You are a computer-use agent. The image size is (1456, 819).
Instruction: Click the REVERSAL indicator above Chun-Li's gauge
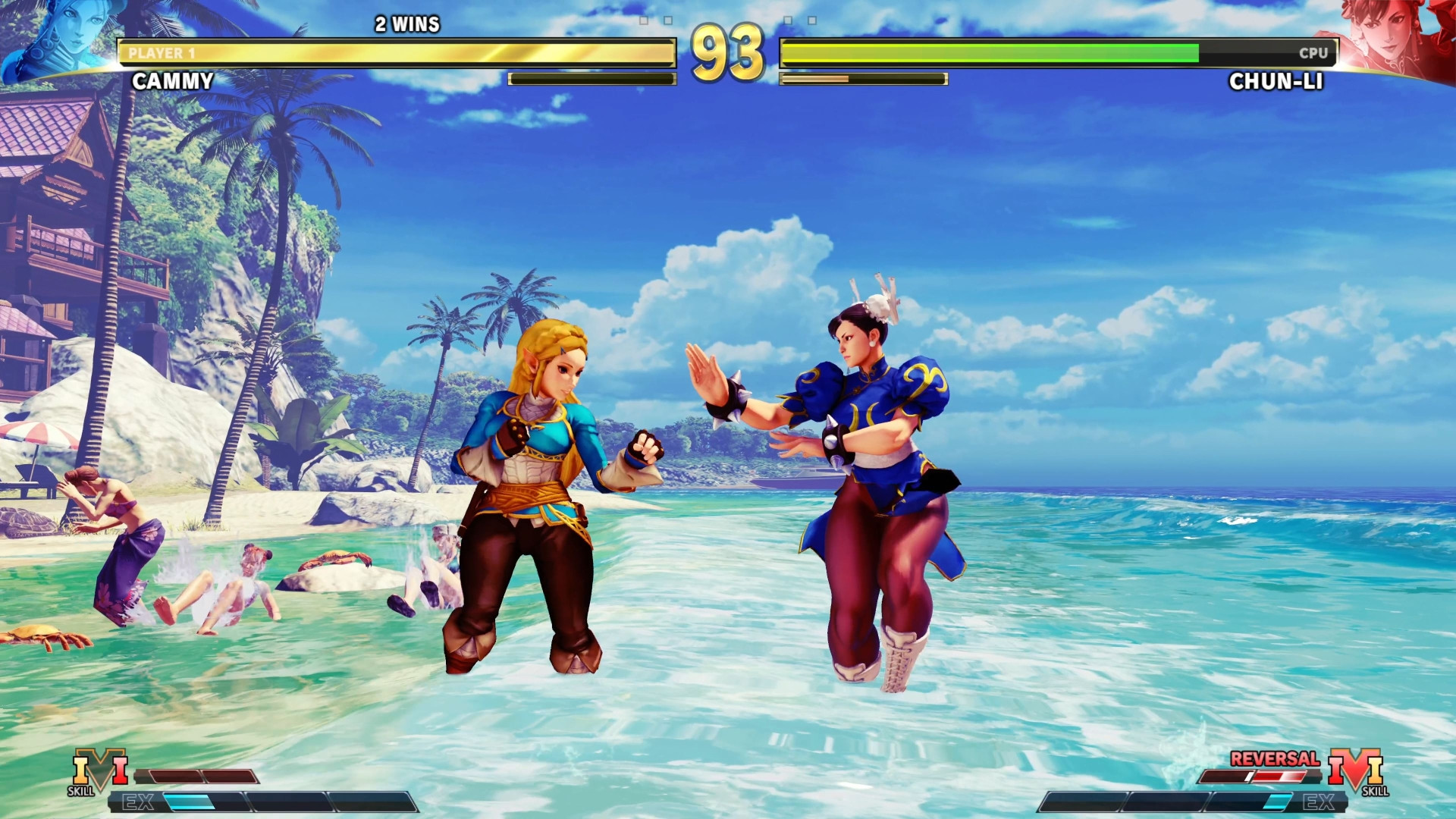pos(1276,761)
